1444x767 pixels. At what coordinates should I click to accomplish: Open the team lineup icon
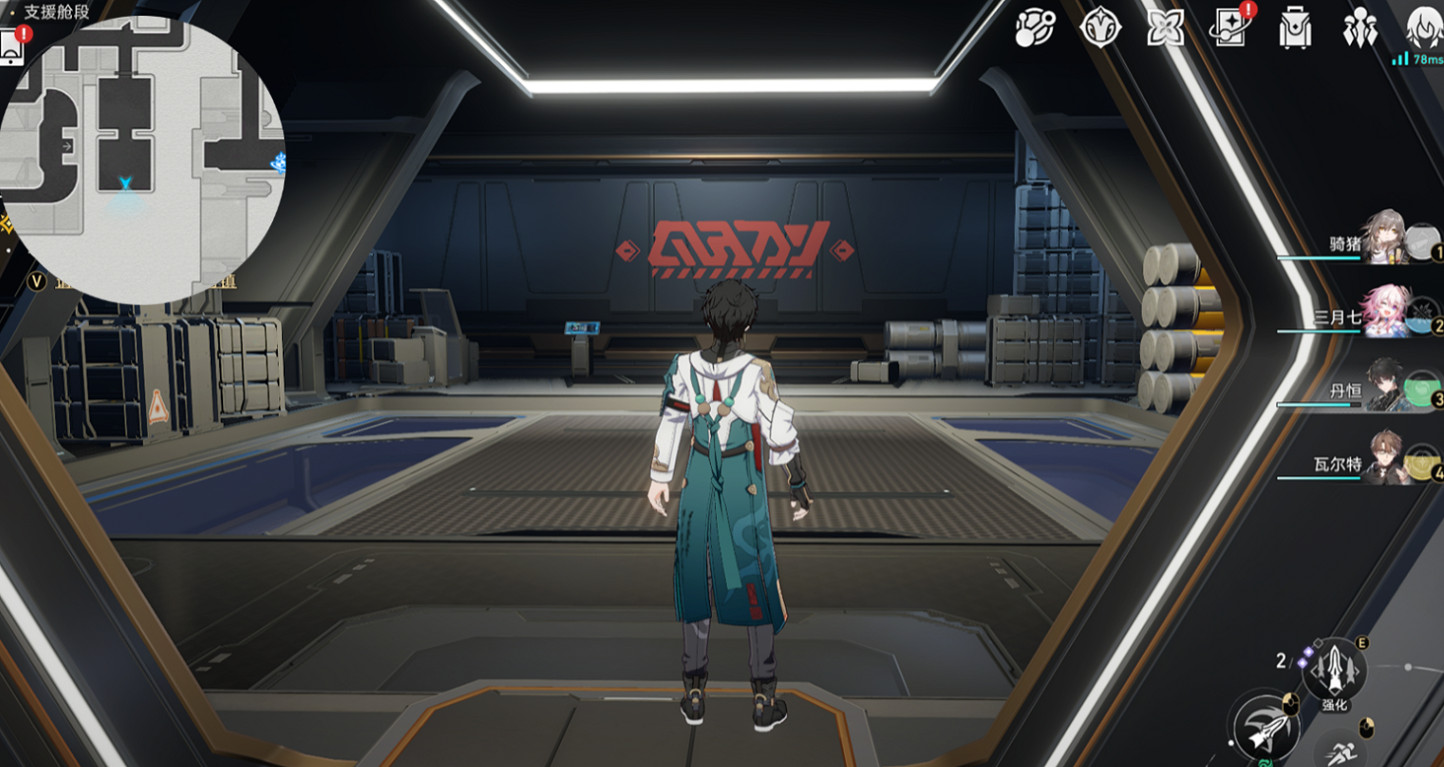point(1358,30)
